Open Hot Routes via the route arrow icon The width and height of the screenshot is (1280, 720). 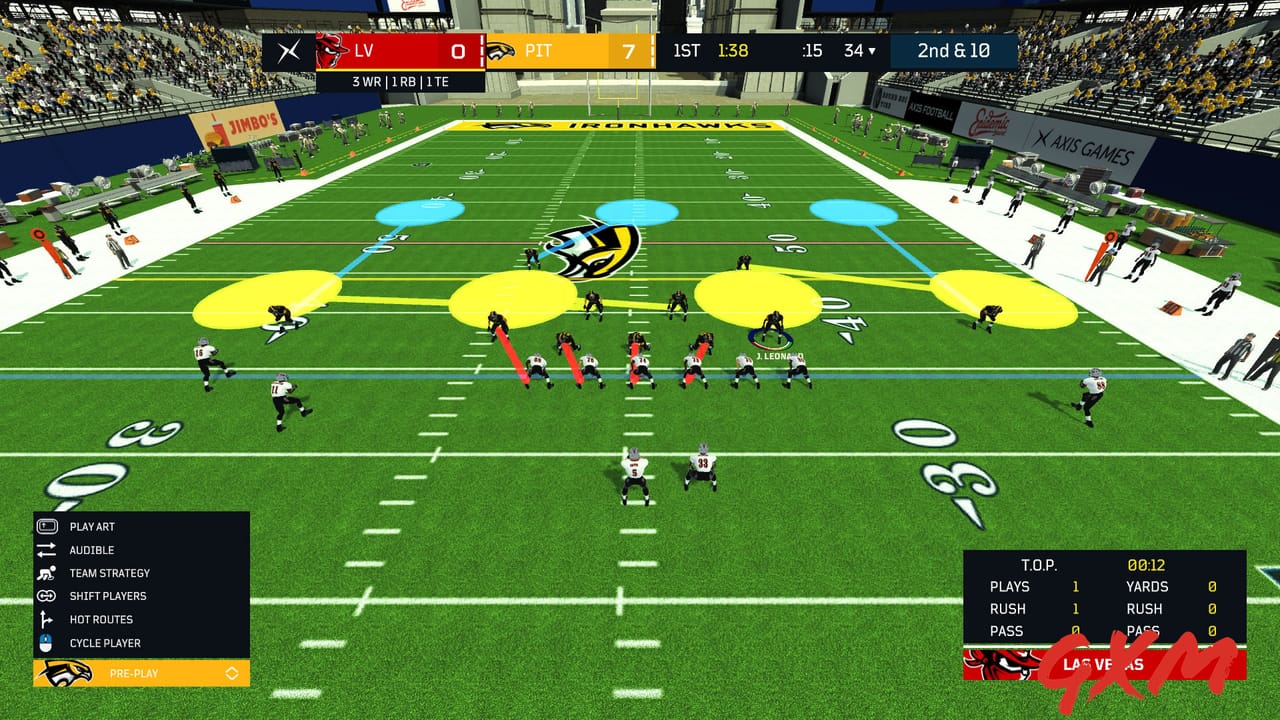click(44, 620)
